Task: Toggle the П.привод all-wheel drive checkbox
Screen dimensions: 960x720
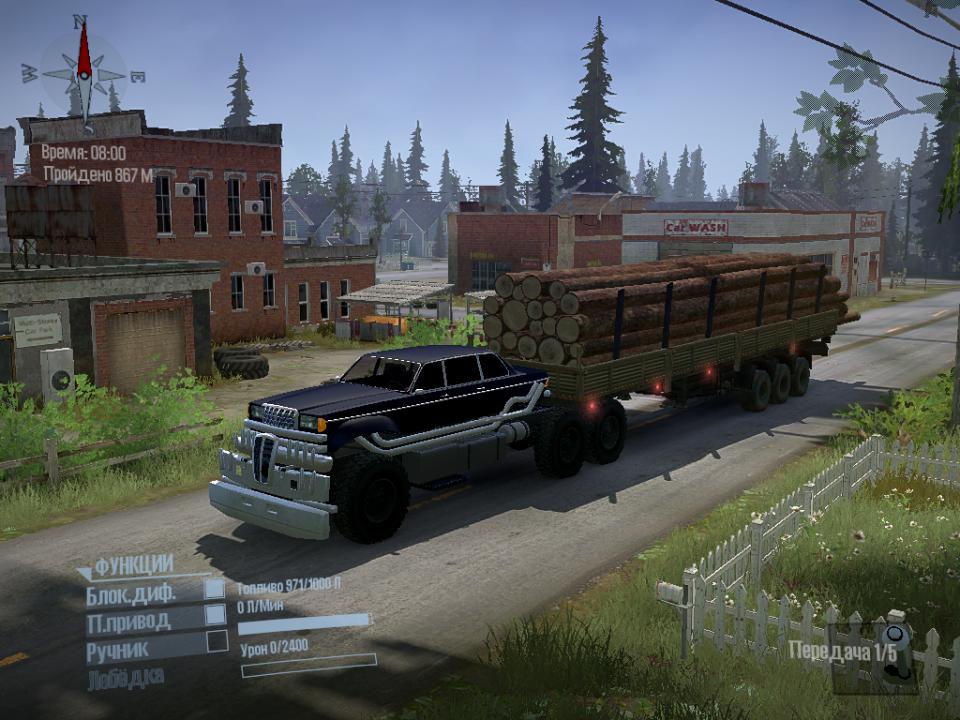Action: point(215,616)
